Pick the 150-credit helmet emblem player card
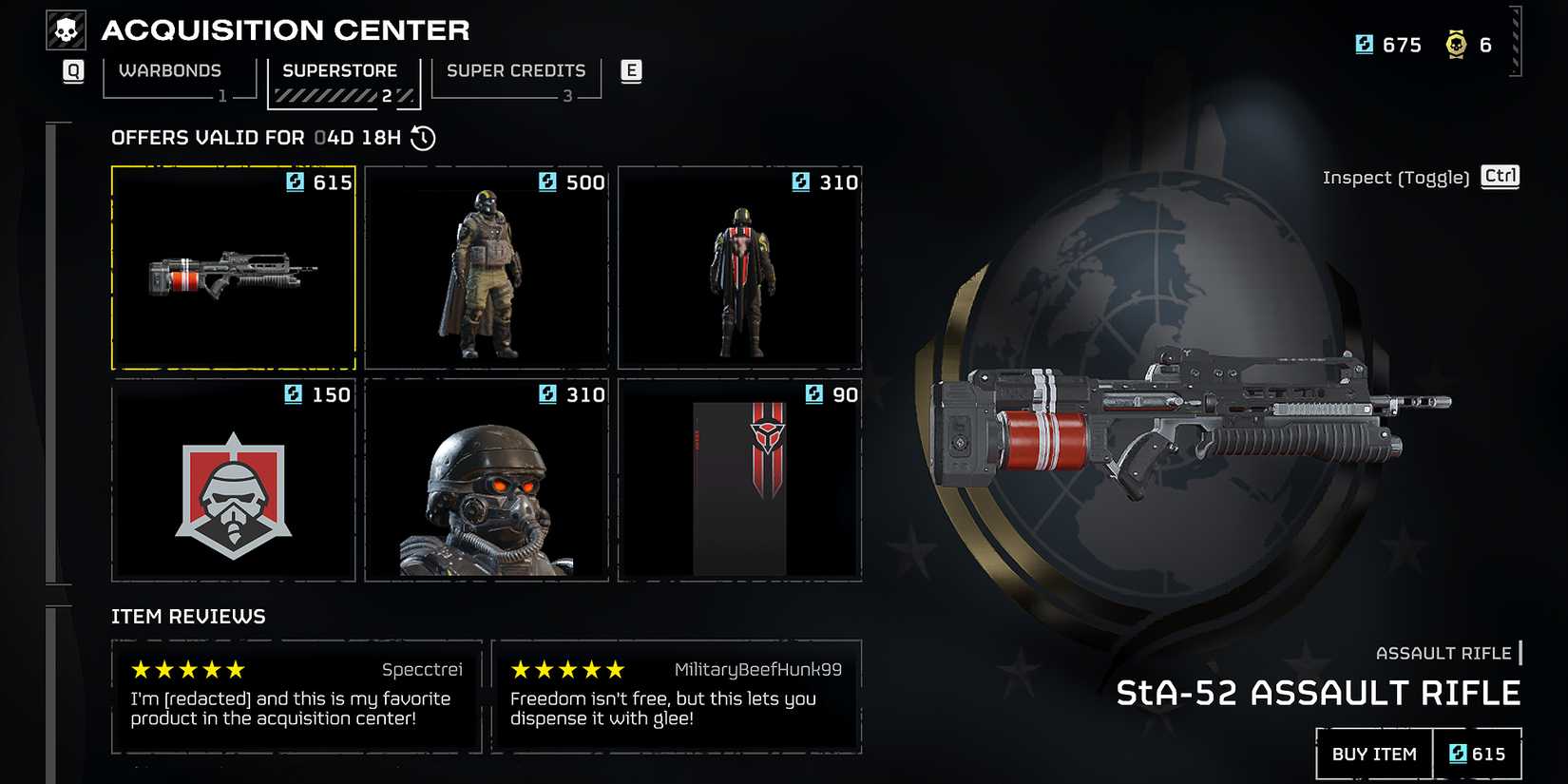 pos(234,481)
